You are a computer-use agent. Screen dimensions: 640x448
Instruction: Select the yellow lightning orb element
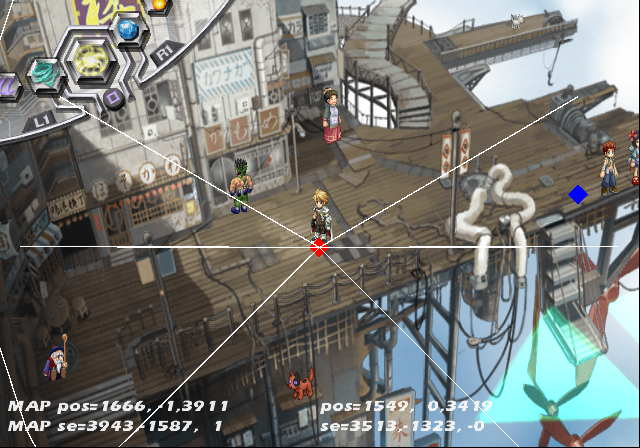89,61
